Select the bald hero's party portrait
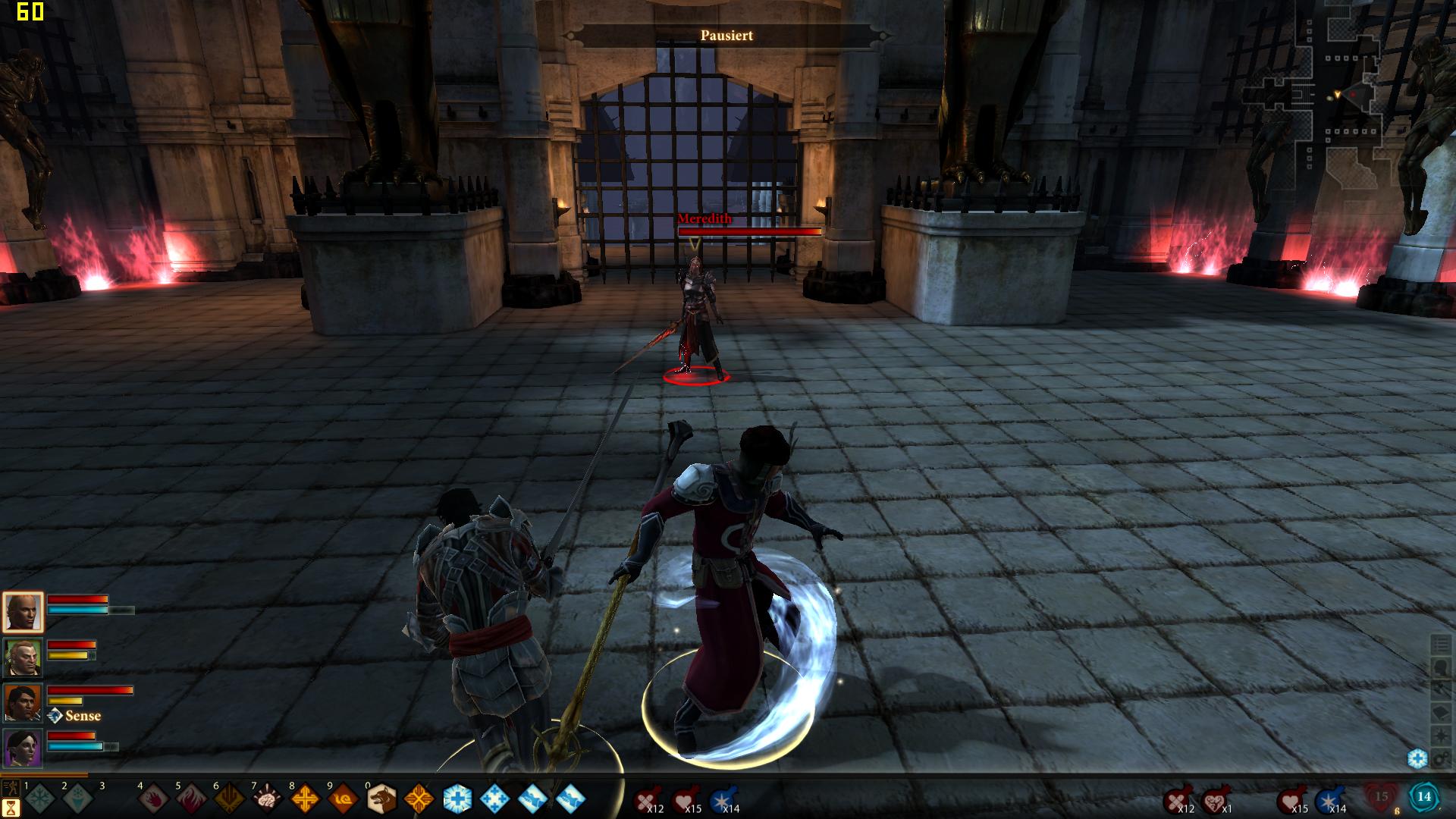The width and height of the screenshot is (1456, 819). [x=23, y=612]
